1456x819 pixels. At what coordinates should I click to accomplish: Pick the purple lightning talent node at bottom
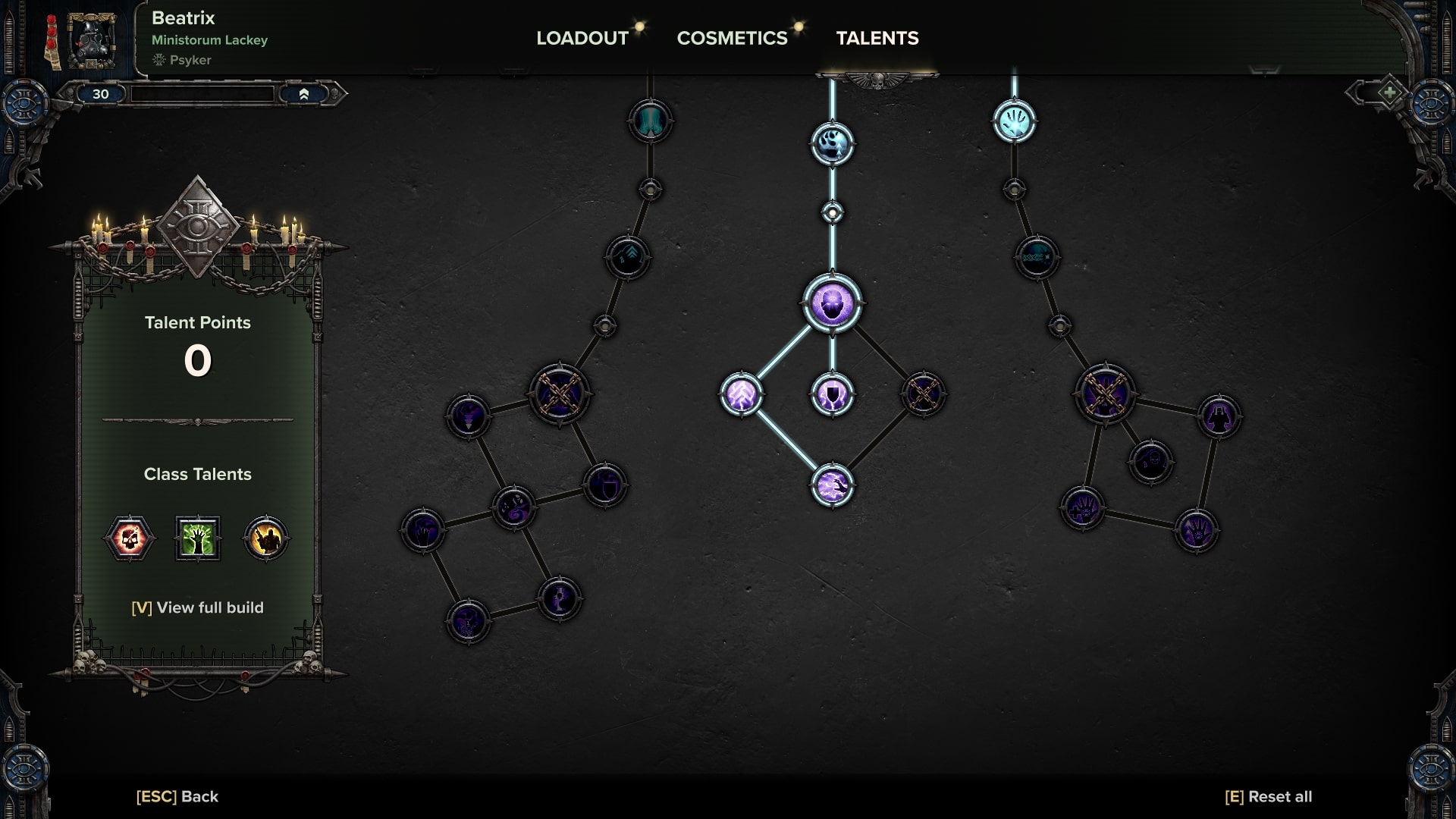click(832, 485)
